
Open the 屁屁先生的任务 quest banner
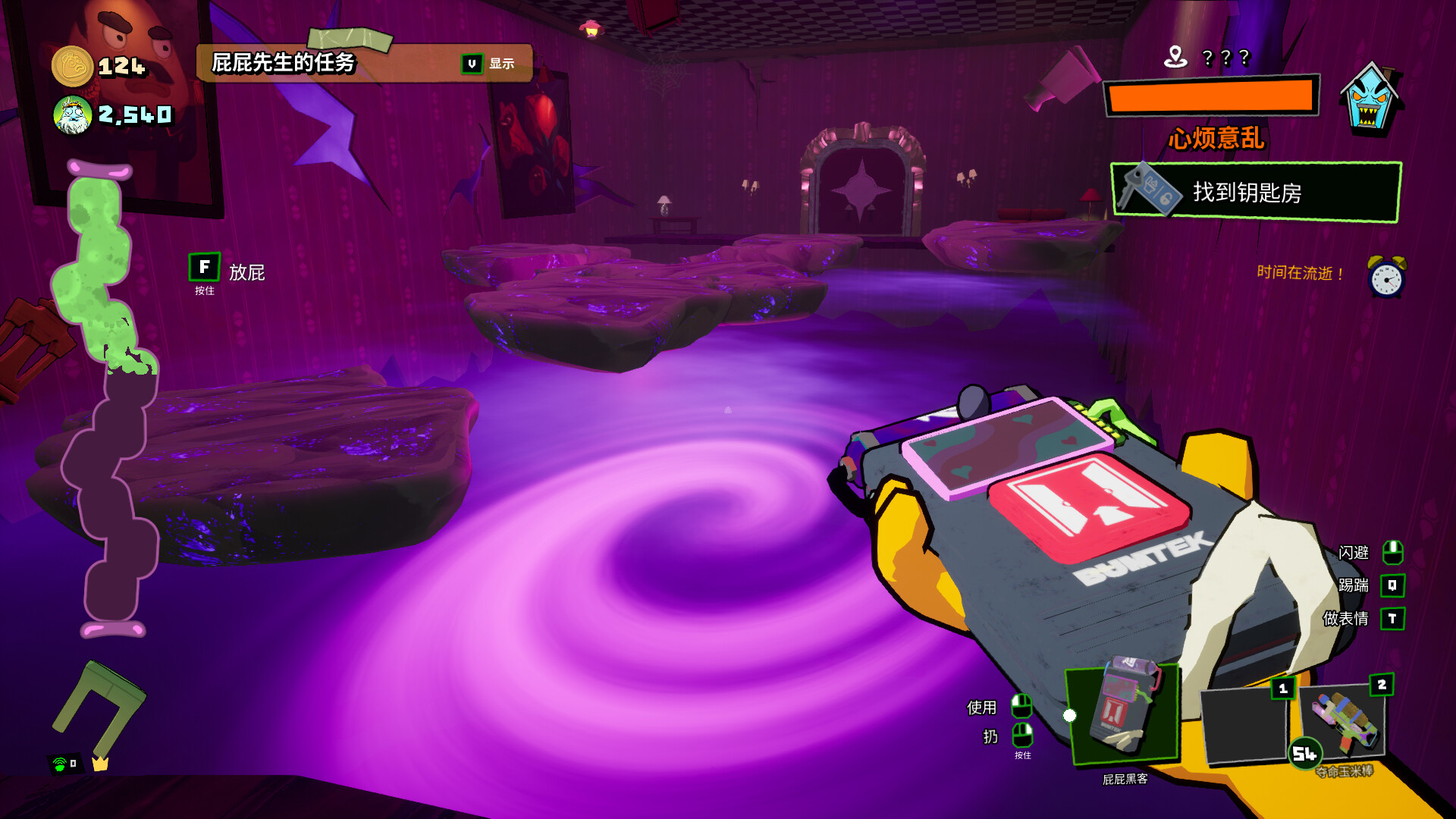pyautogui.click(x=364, y=63)
